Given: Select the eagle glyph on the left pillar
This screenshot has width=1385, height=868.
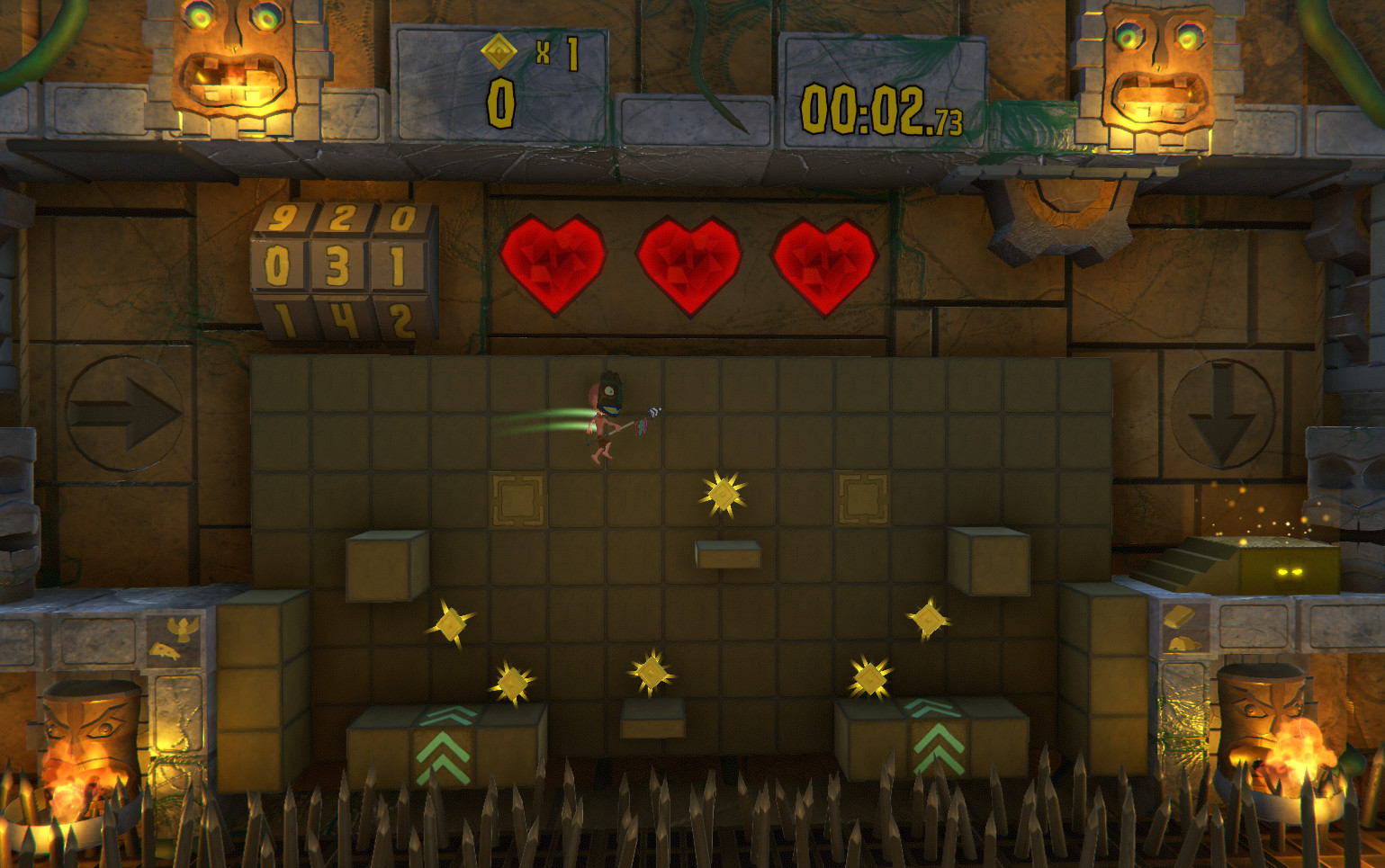Looking at the screenshot, I should 183,628.
